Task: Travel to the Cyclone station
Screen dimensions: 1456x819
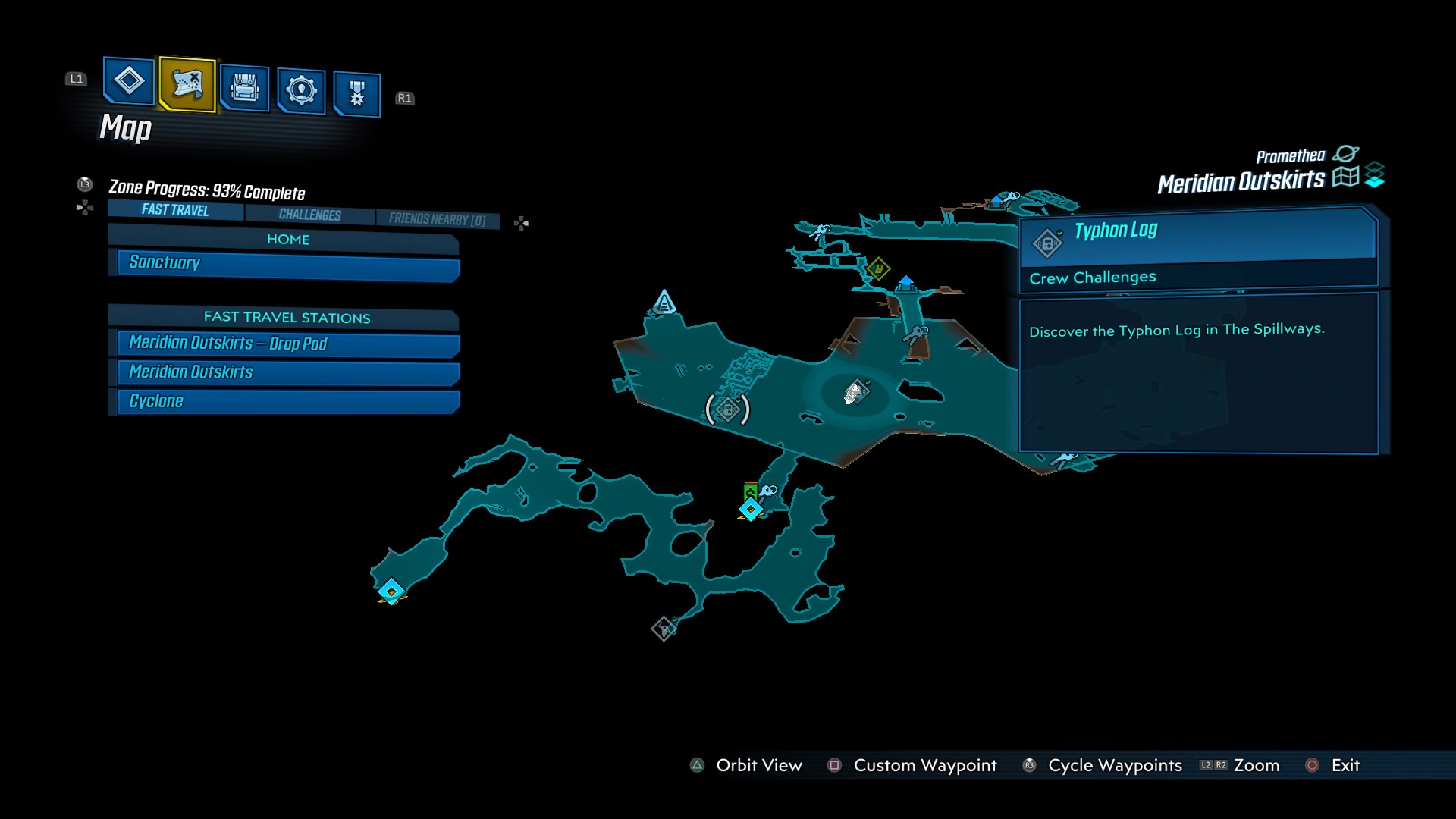Action: [x=288, y=401]
